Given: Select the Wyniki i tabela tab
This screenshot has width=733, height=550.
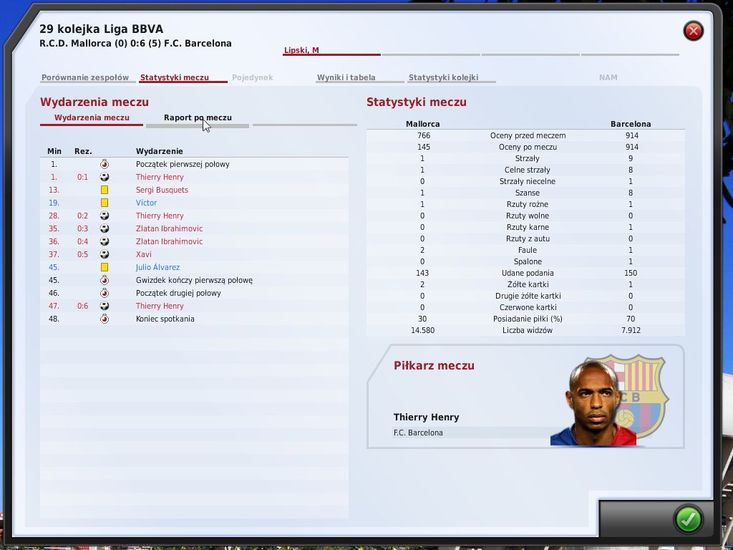Looking at the screenshot, I should [x=346, y=77].
